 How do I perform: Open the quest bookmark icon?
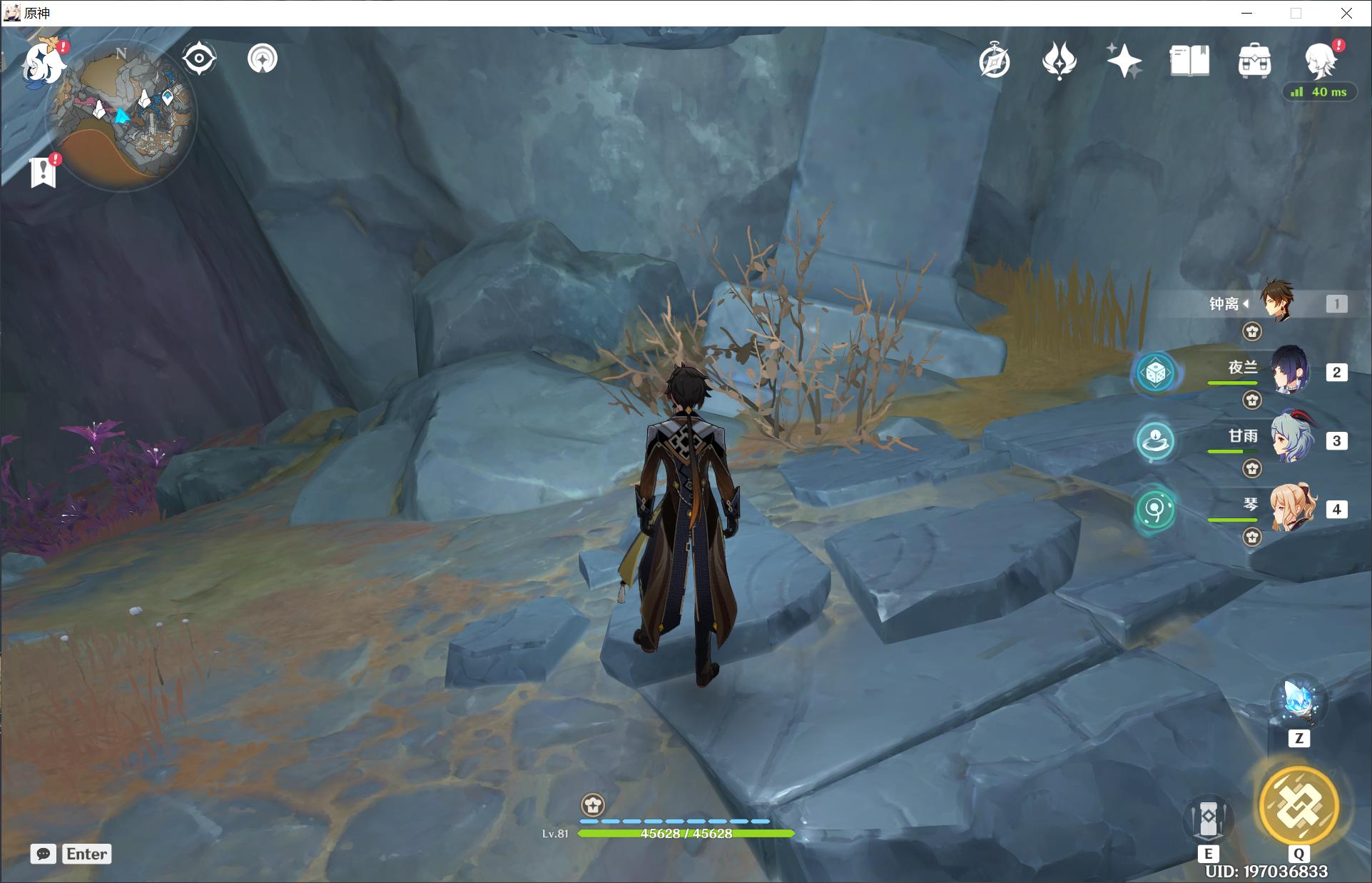44,172
